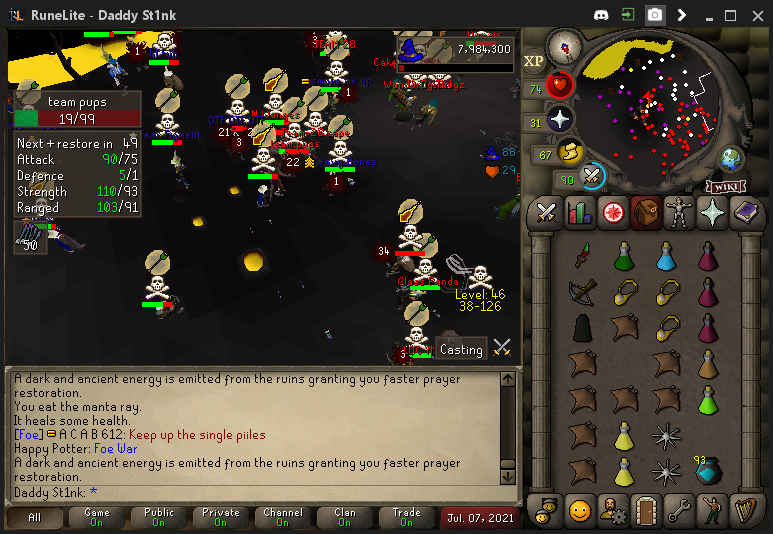Filter chat to Public messages
The width and height of the screenshot is (773, 534).
click(158, 517)
